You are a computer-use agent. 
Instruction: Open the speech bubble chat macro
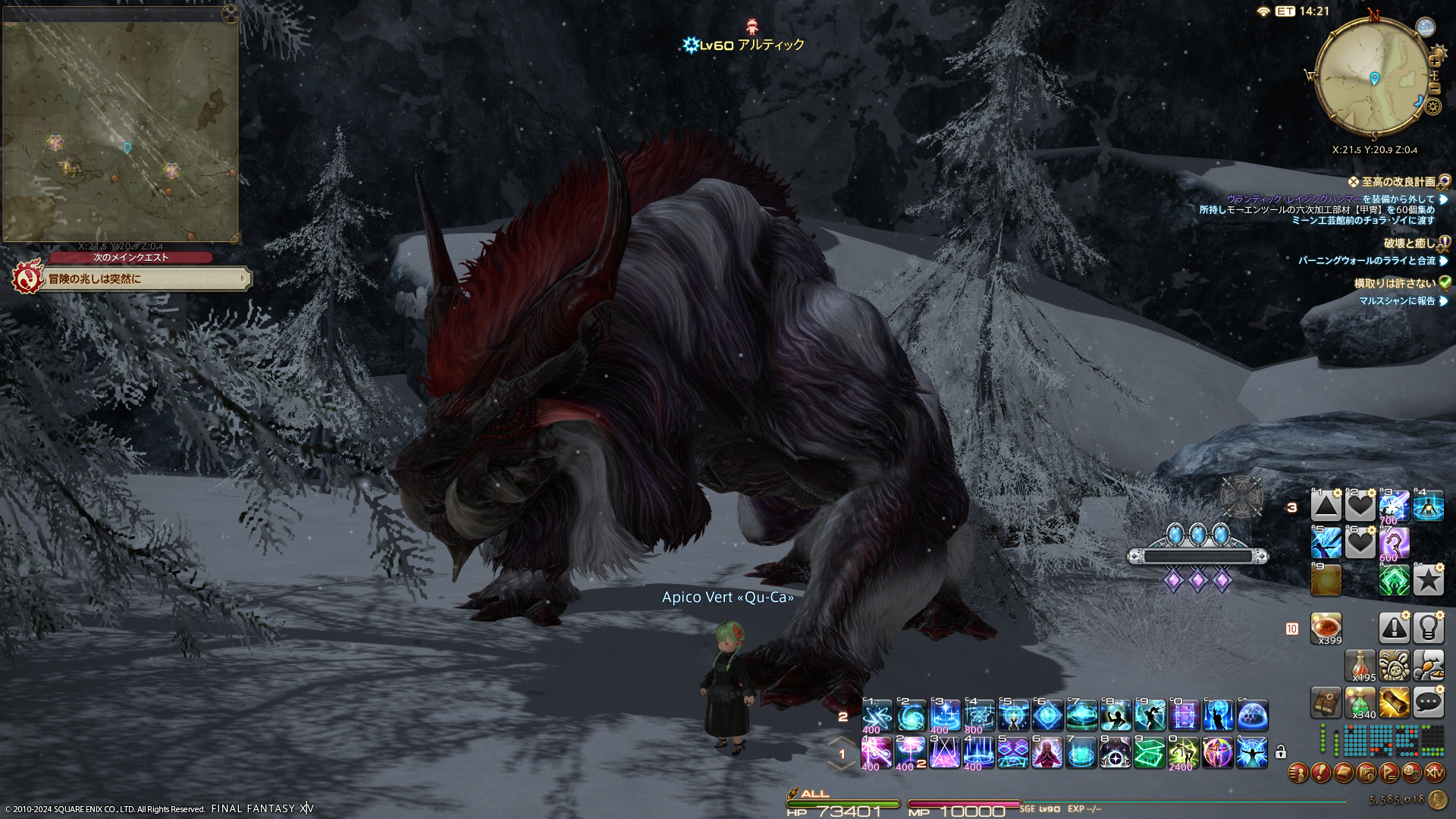[1428, 702]
